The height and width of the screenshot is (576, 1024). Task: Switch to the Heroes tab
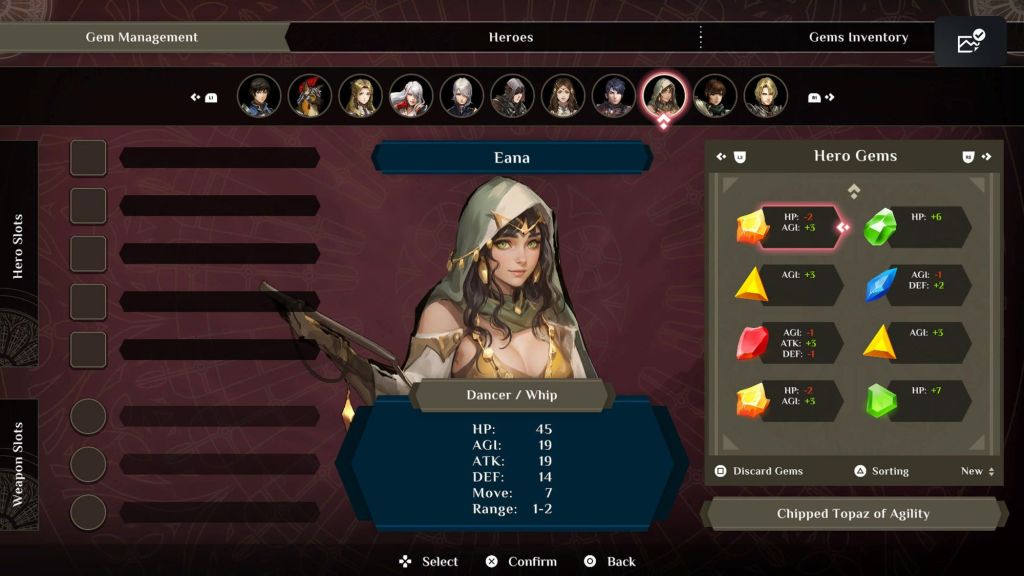(510, 37)
